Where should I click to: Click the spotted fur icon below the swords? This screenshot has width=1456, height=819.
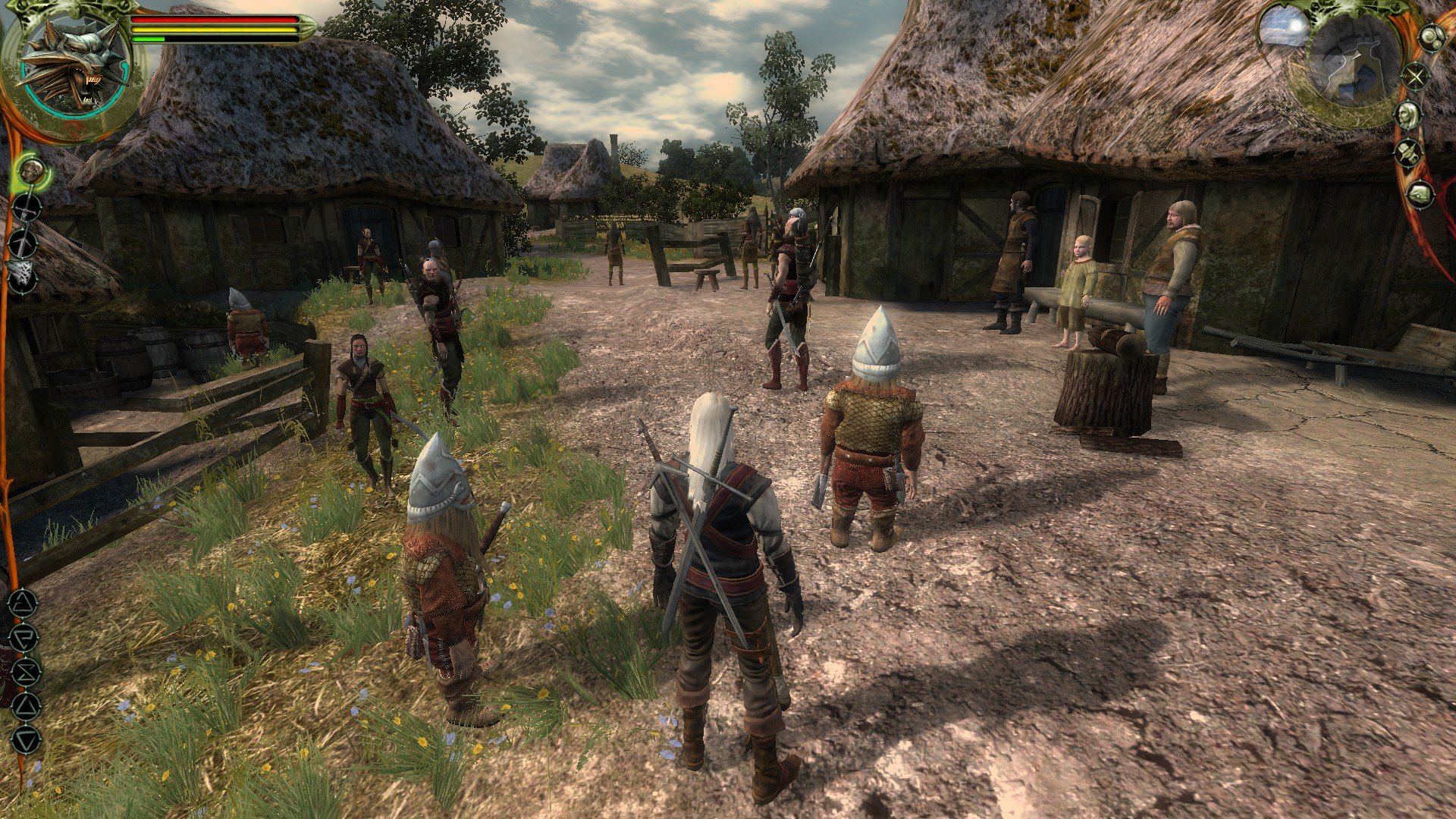[x=23, y=277]
